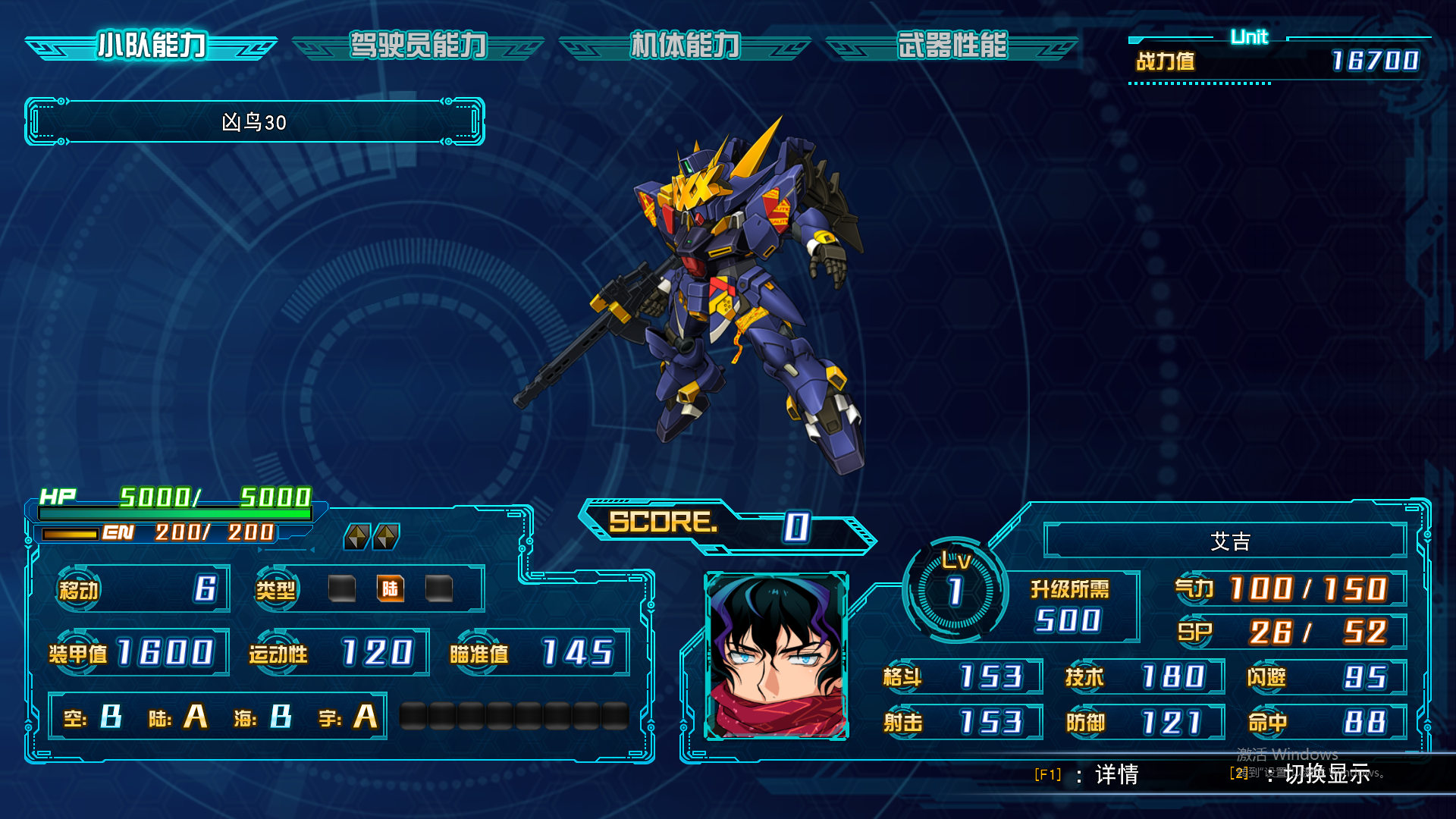Screen dimensions: 1456x819
Task: Show the 武器性能 tab
Action: point(952,46)
